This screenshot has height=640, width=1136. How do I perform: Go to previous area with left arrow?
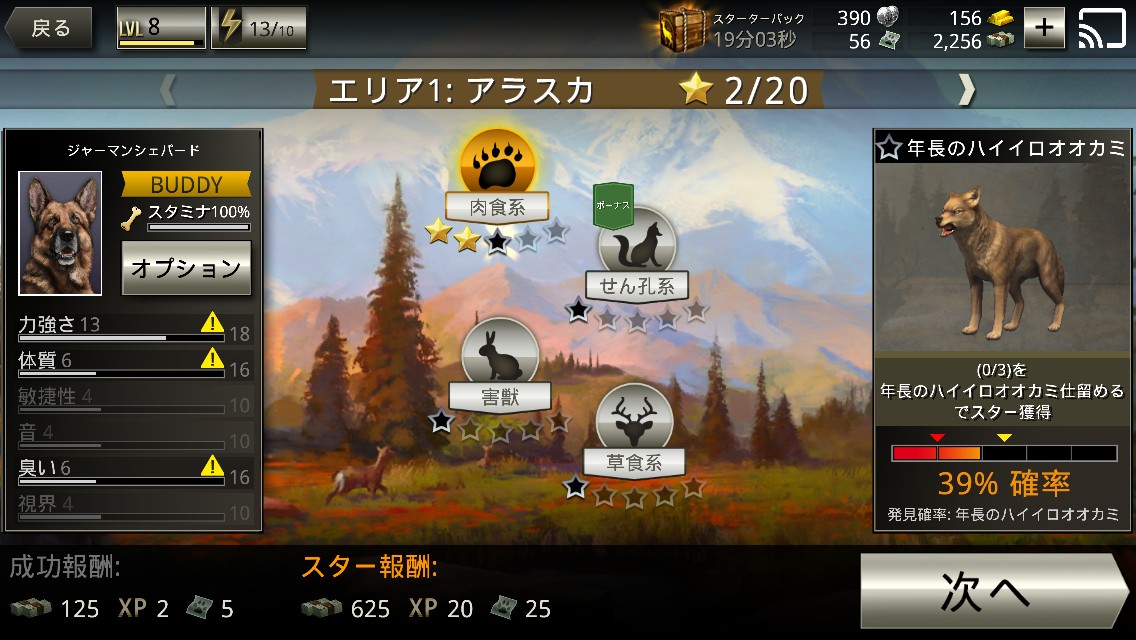[x=168, y=90]
